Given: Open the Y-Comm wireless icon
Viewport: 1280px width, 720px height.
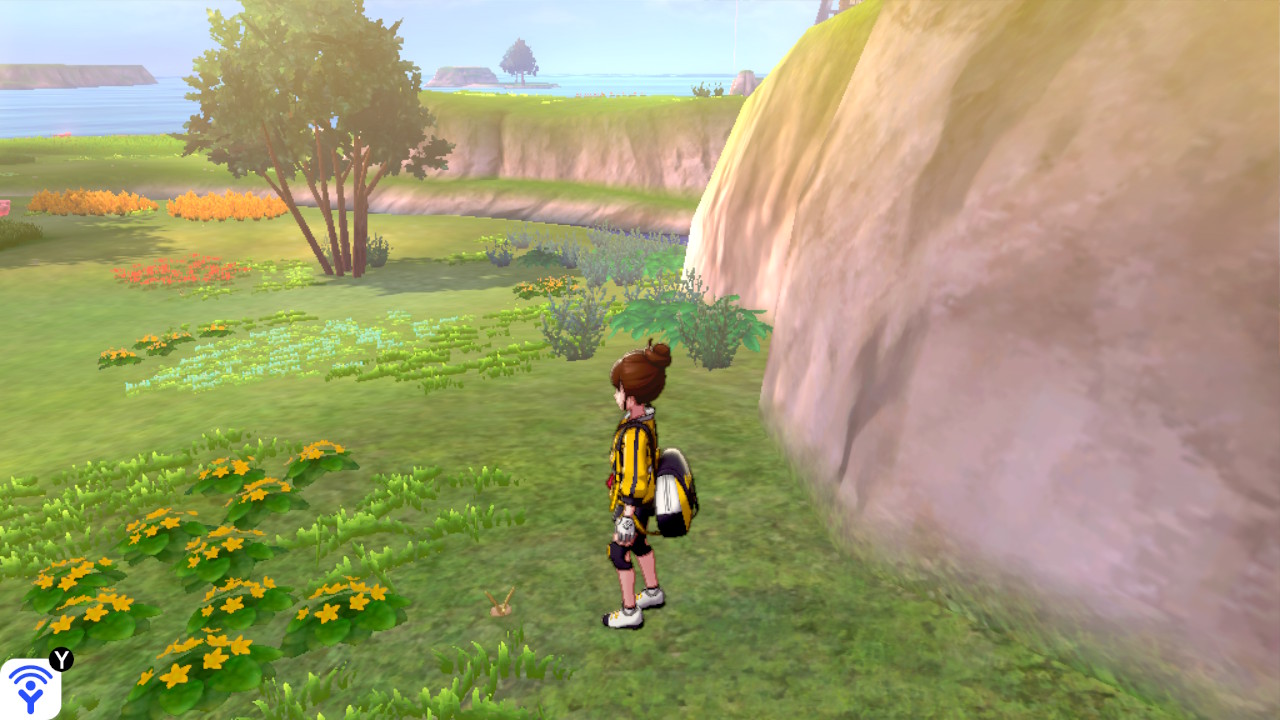Looking at the screenshot, I should click(30, 688).
